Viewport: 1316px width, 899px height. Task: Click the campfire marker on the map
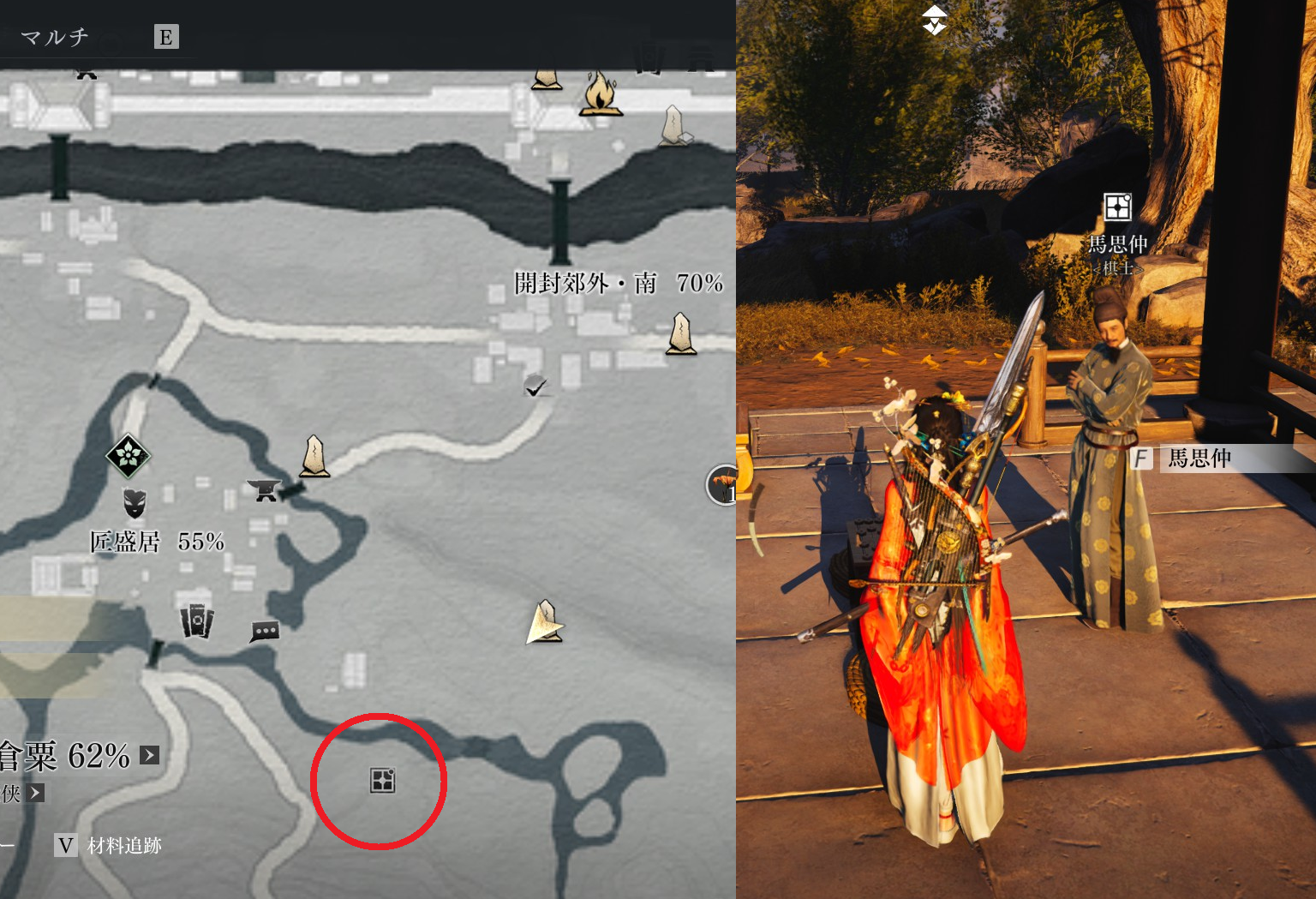point(600,94)
